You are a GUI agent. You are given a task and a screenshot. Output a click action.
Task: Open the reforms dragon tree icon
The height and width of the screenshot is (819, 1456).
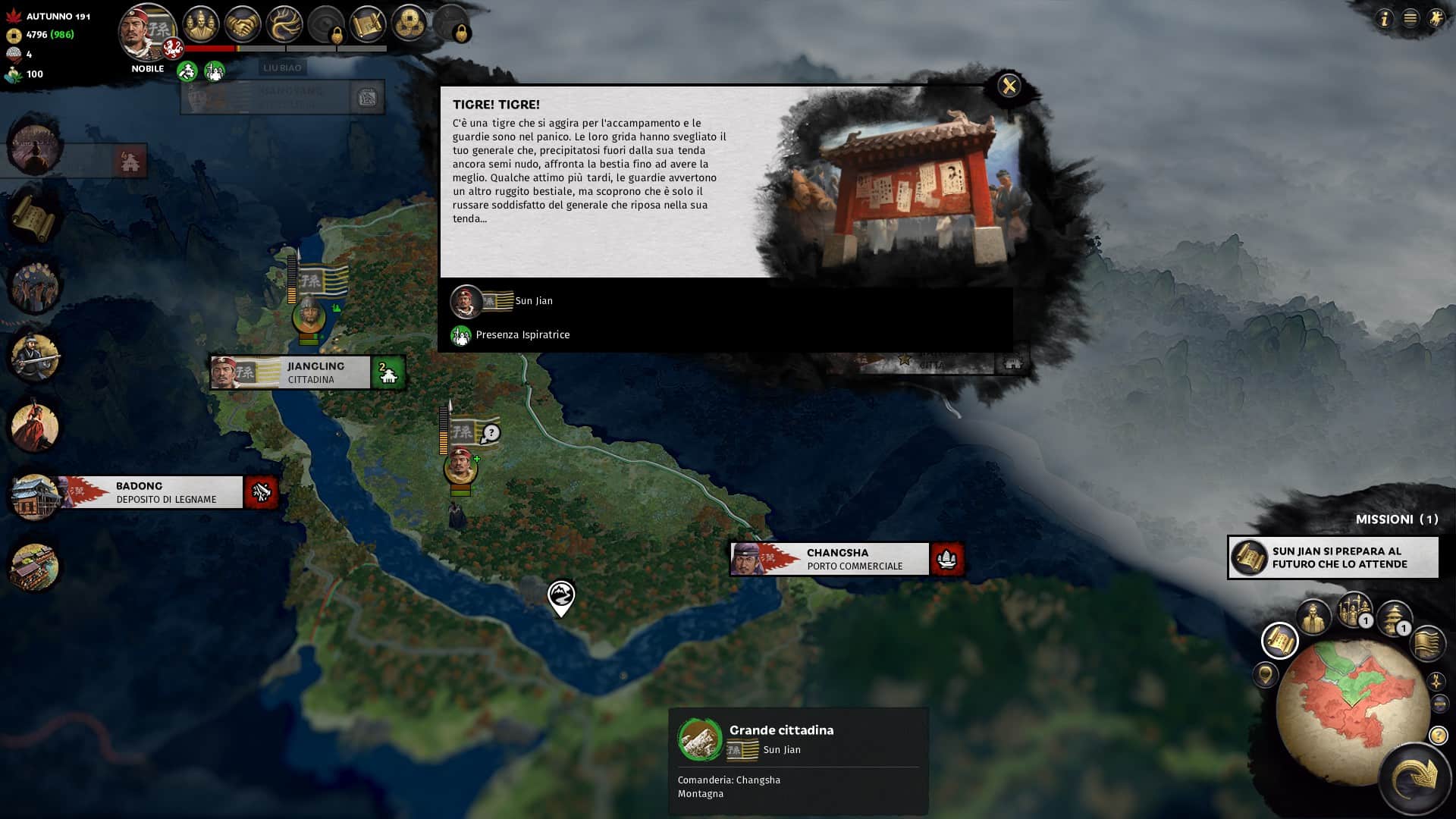pos(284,24)
